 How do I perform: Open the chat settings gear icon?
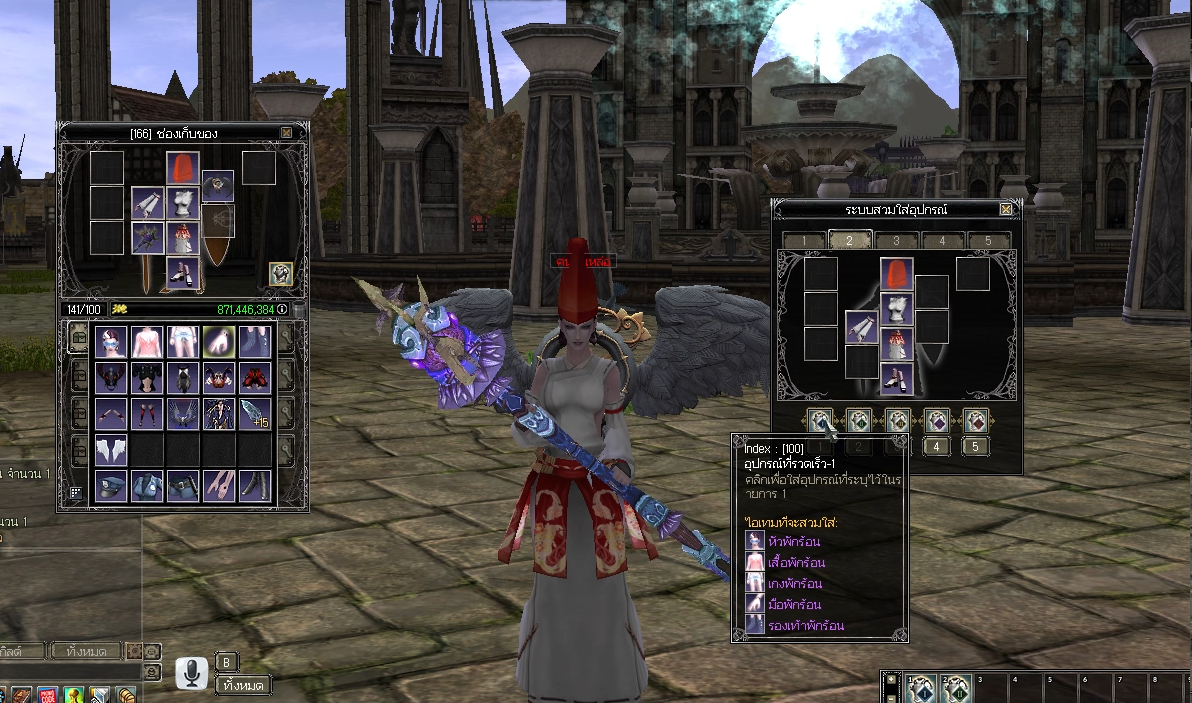[134, 651]
